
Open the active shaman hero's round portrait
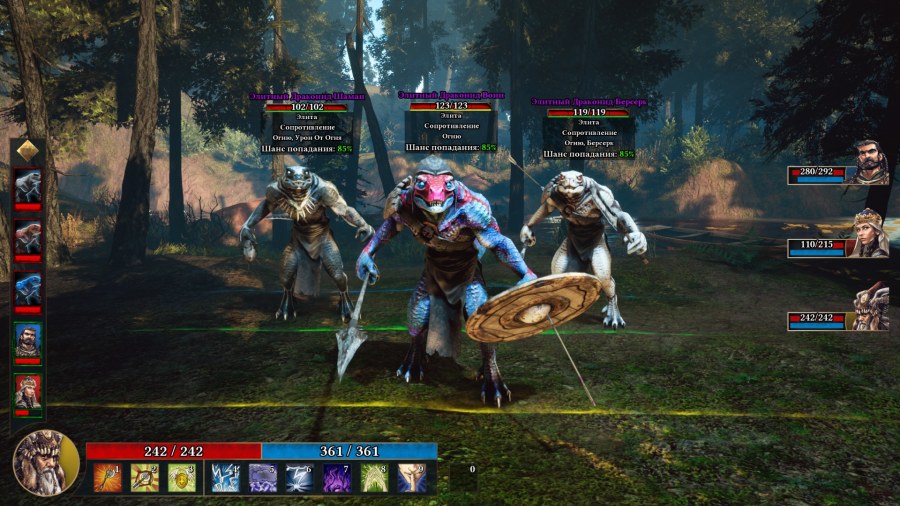pos(43,463)
